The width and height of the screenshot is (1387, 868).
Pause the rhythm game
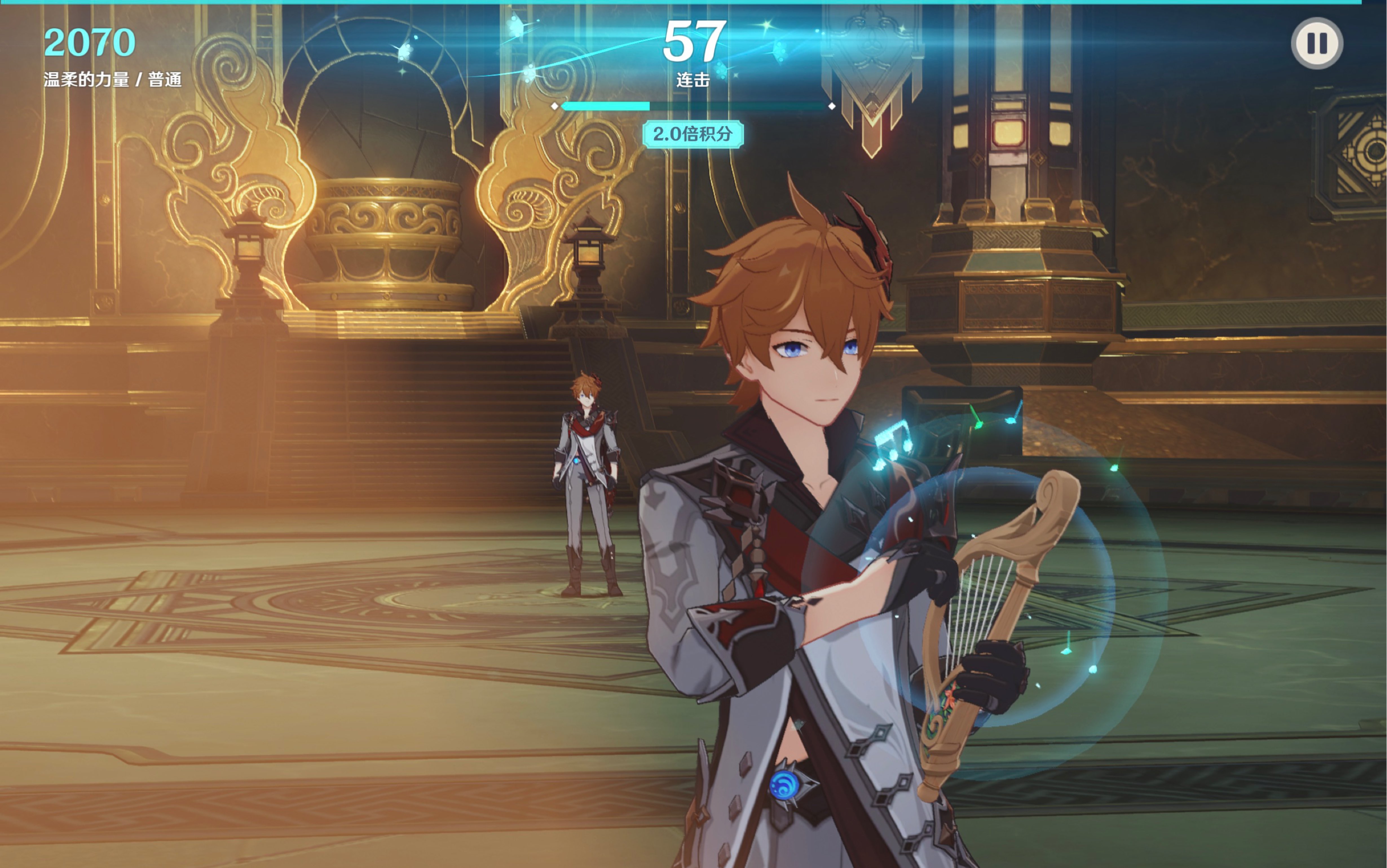tap(1317, 43)
